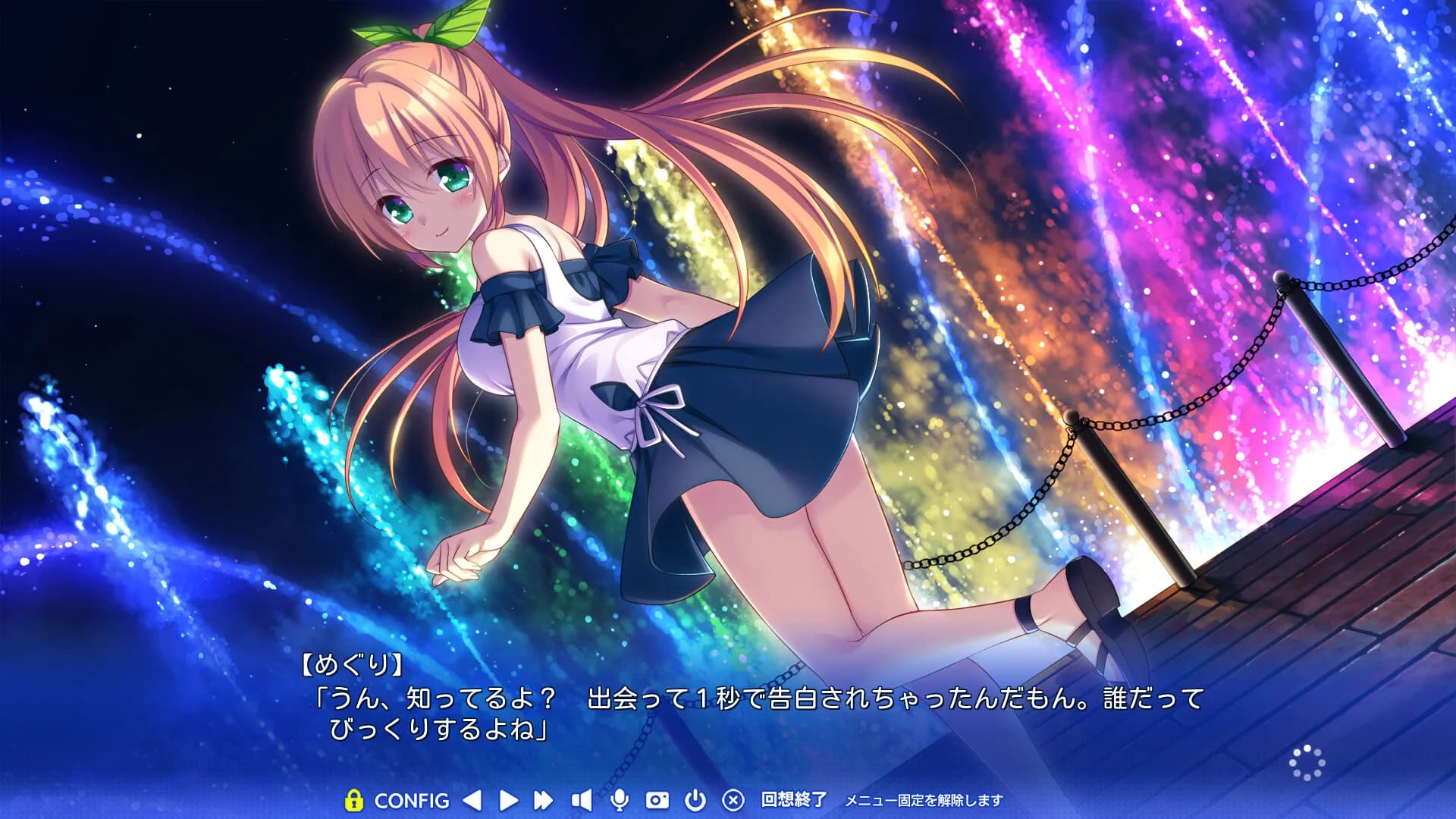Click the power icon to quit
This screenshot has height=819, width=1456.
tap(695, 800)
